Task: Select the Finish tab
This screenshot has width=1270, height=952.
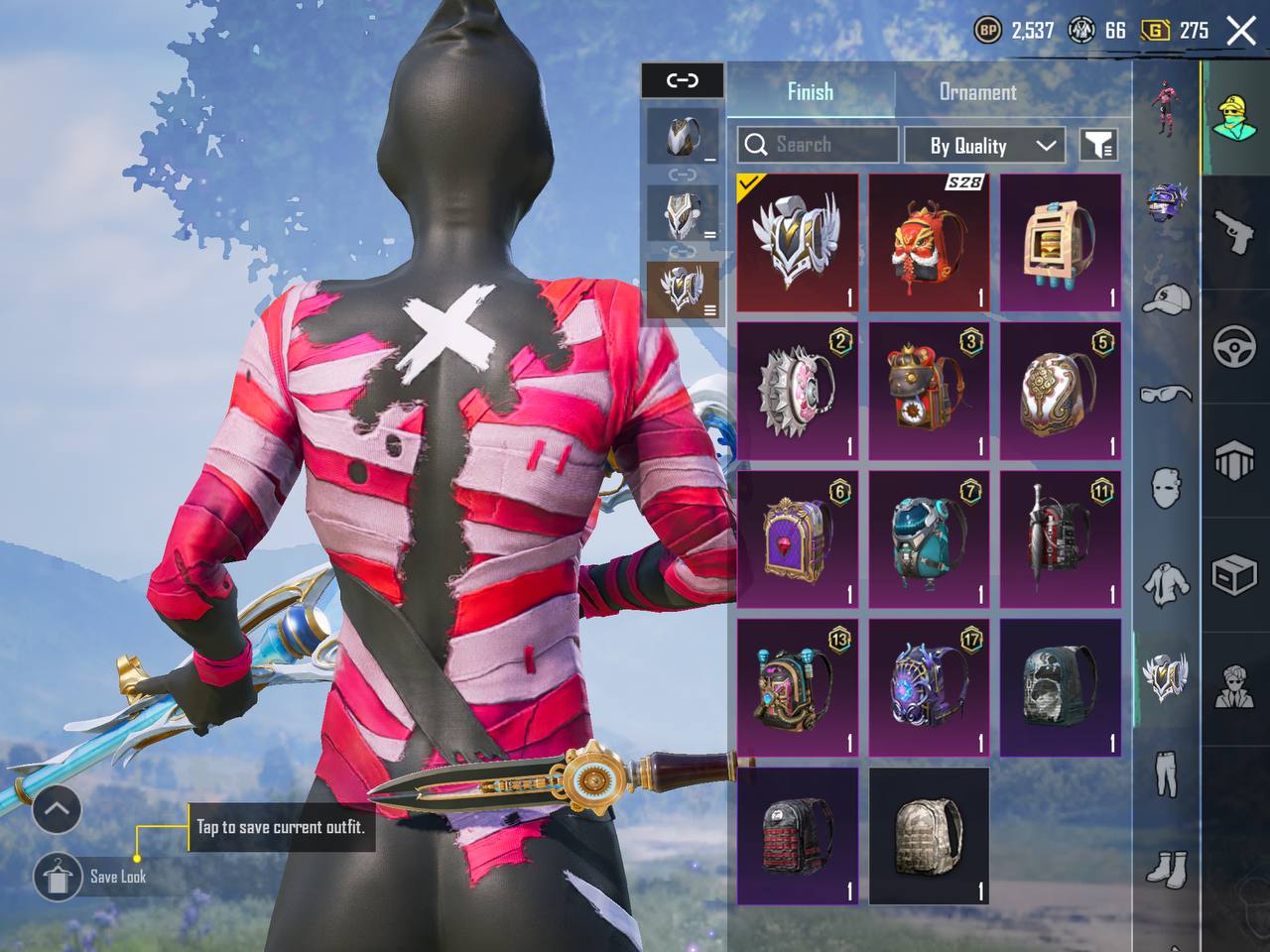Action: (x=810, y=92)
